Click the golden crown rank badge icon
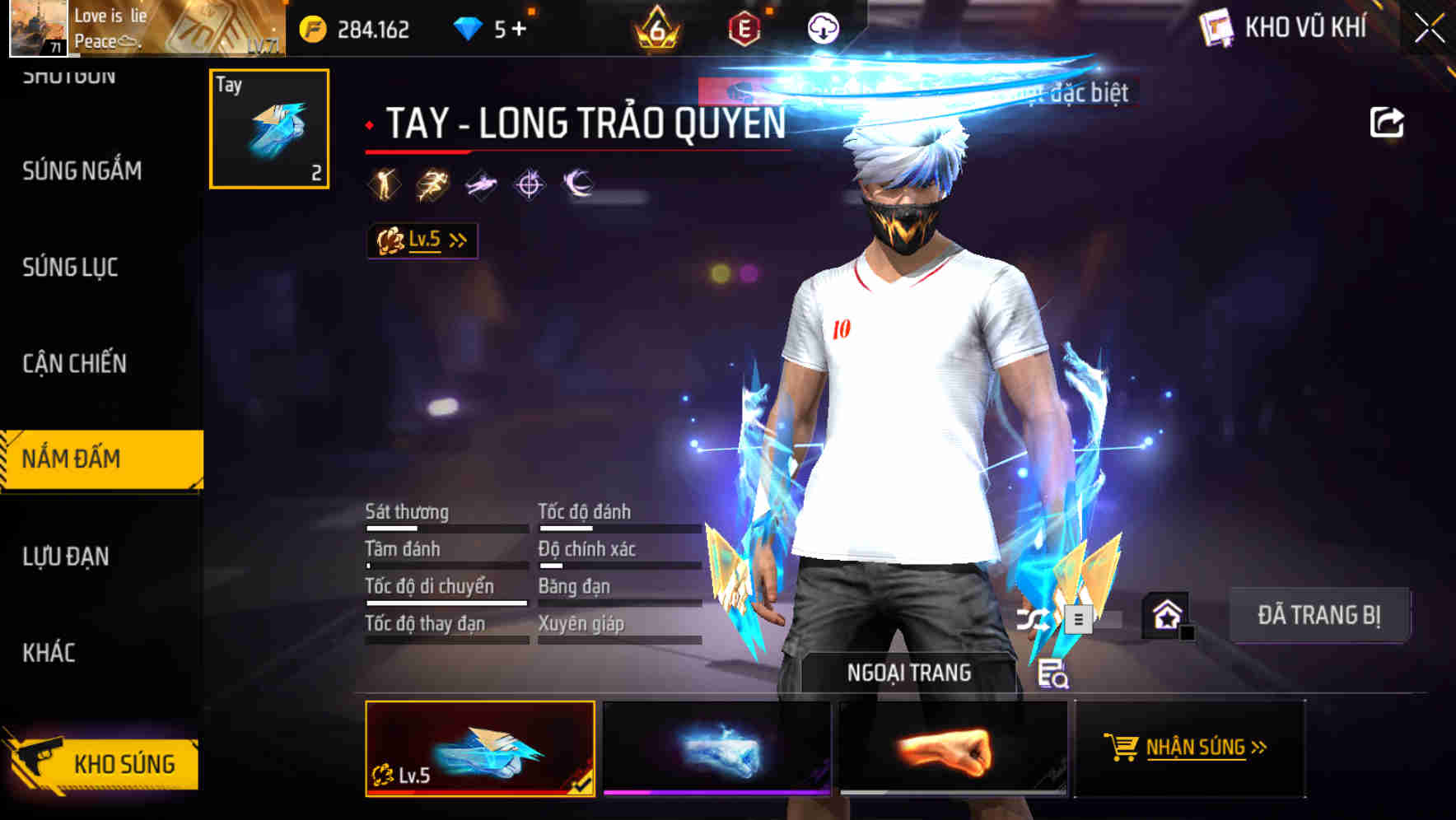This screenshot has width=1456, height=820. click(653, 27)
